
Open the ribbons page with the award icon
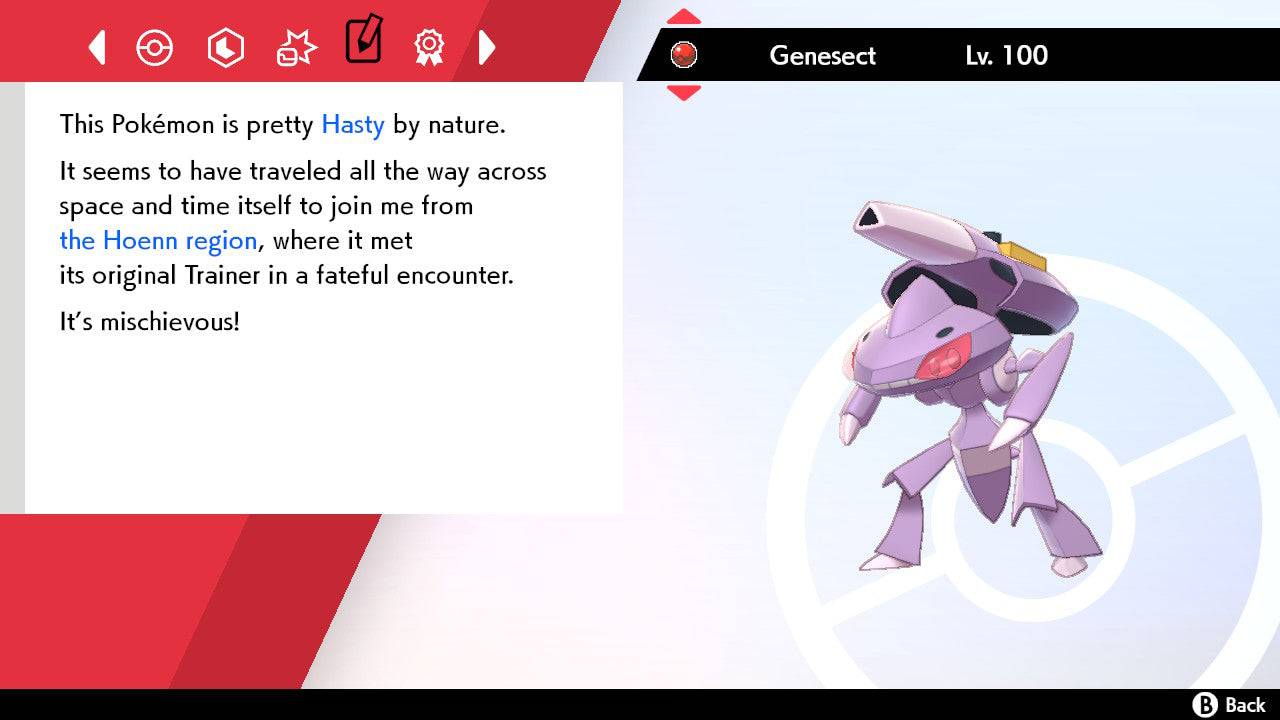click(429, 47)
